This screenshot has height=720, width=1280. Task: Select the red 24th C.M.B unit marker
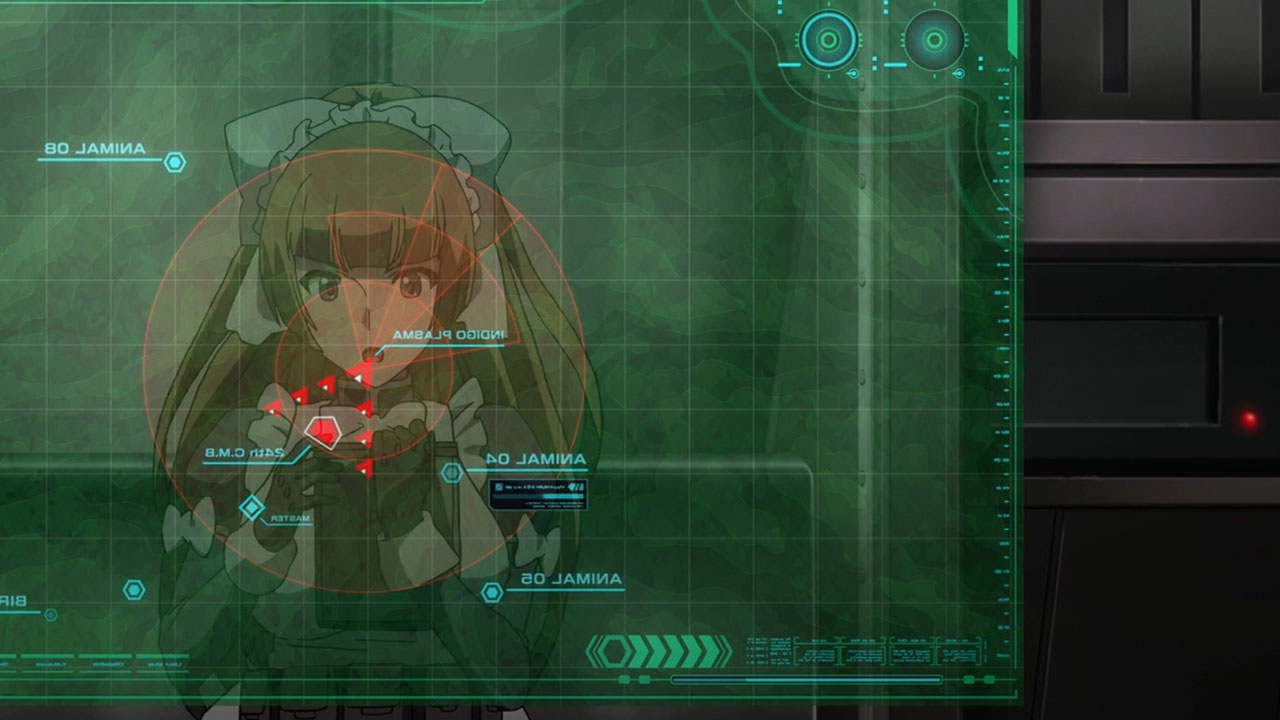click(x=323, y=432)
